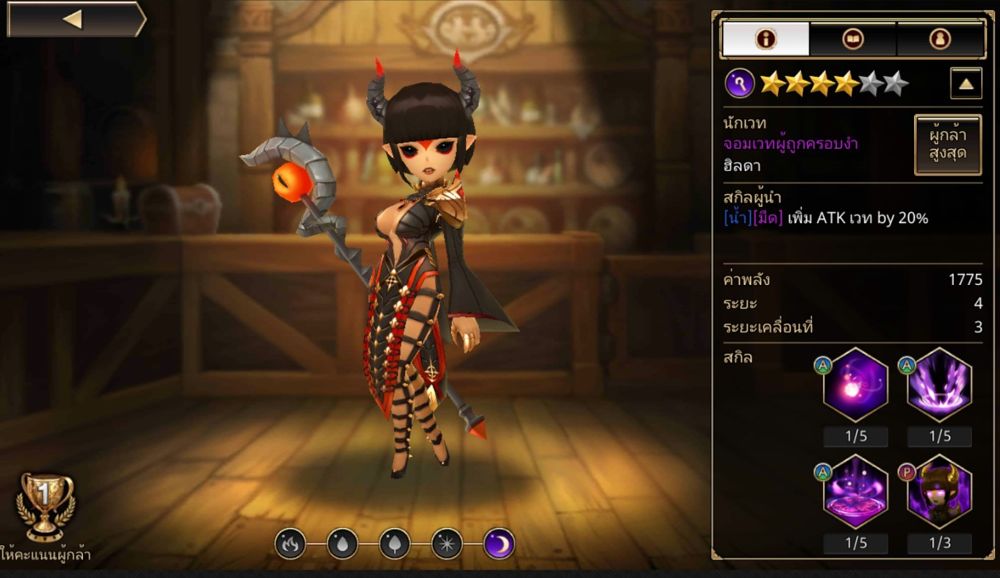Select the dark moon element
Screen dimensions: 1000x578
click(x=498, y=543)
